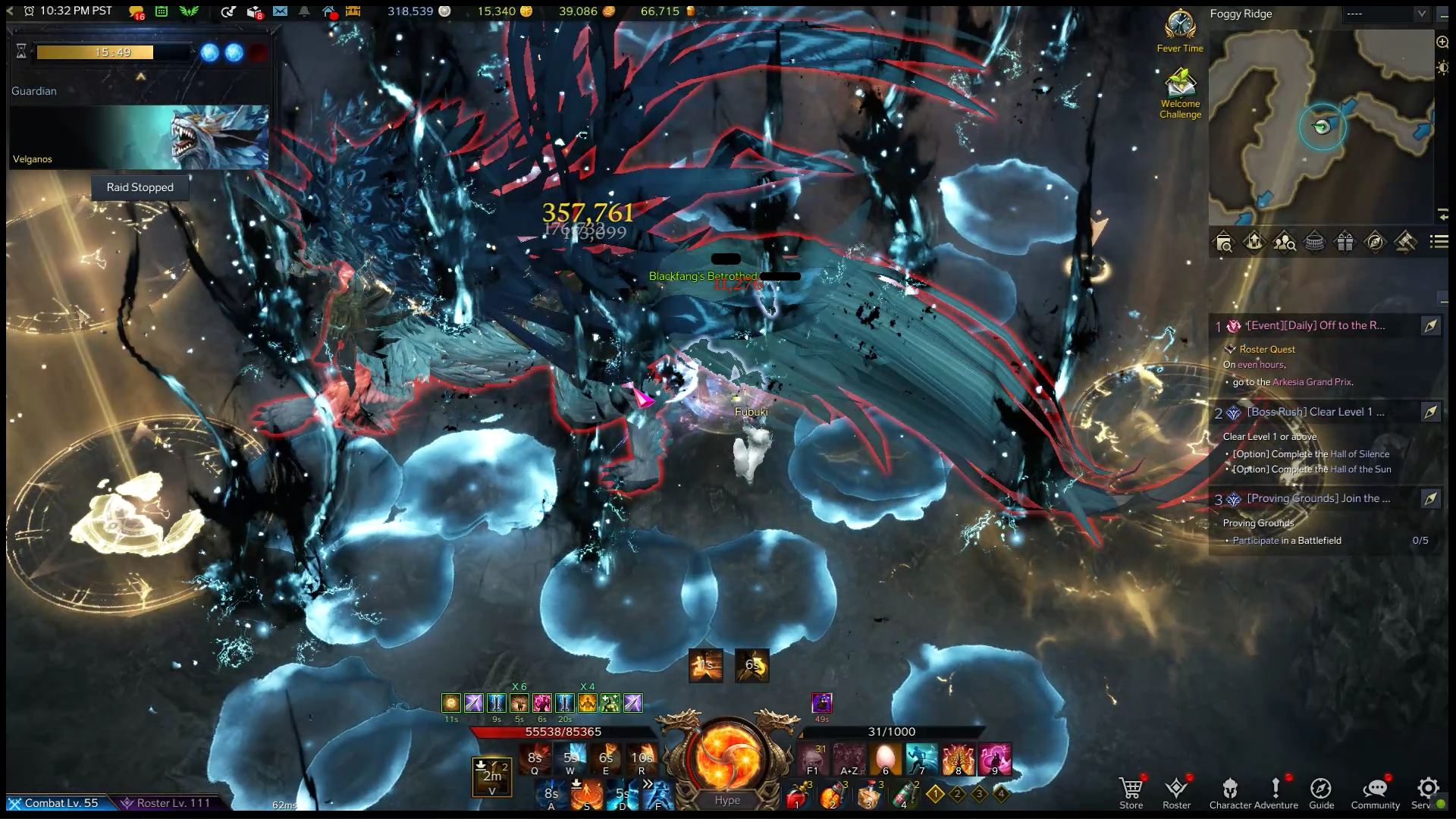Click the Raid Stopped button

click(x=140, y=187)
